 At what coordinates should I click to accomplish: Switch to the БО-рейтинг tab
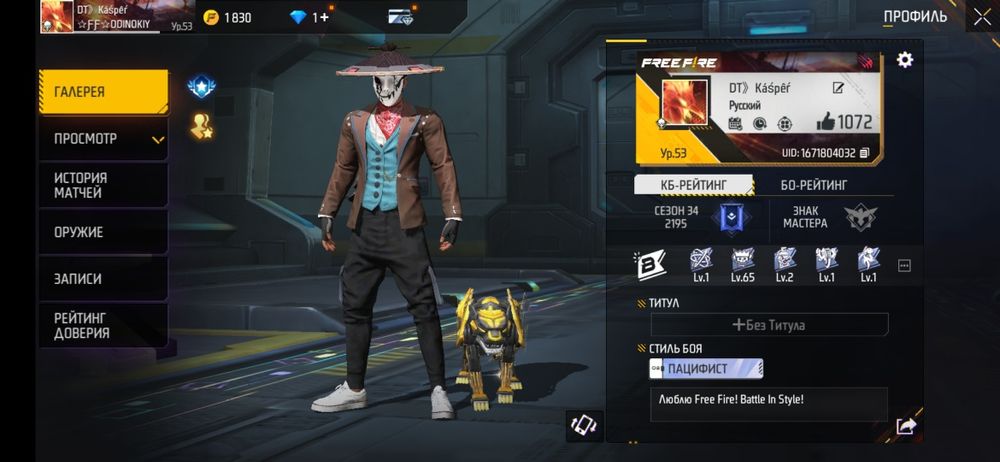click(x=813, y=185)
